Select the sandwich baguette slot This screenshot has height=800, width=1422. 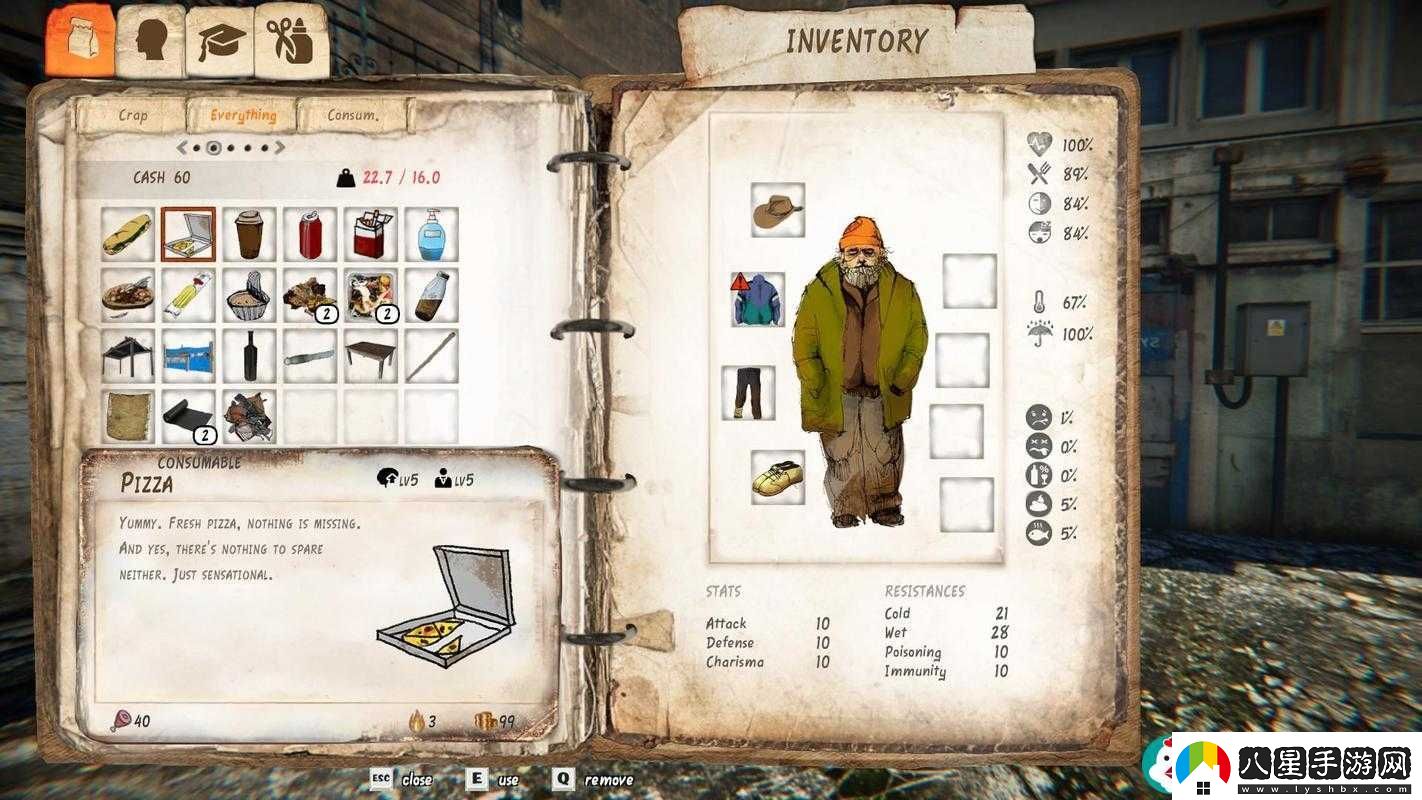(x=128, y=234)
